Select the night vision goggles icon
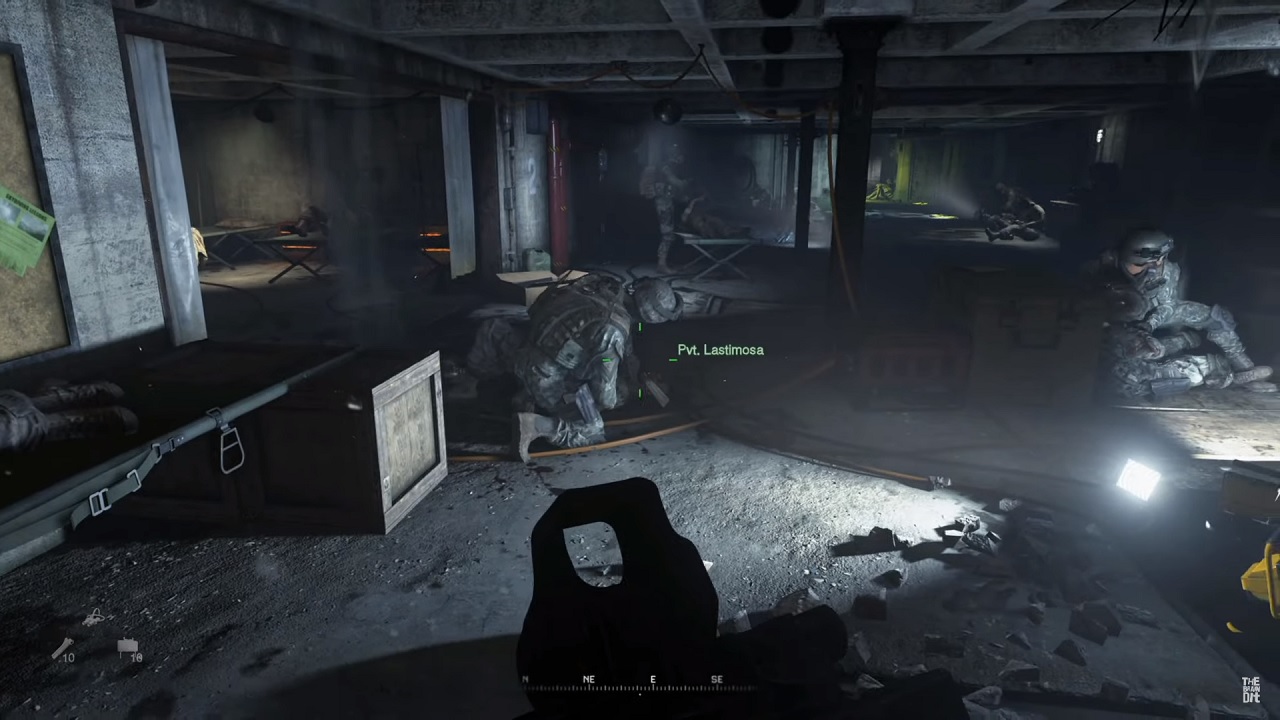 (95, 618)
